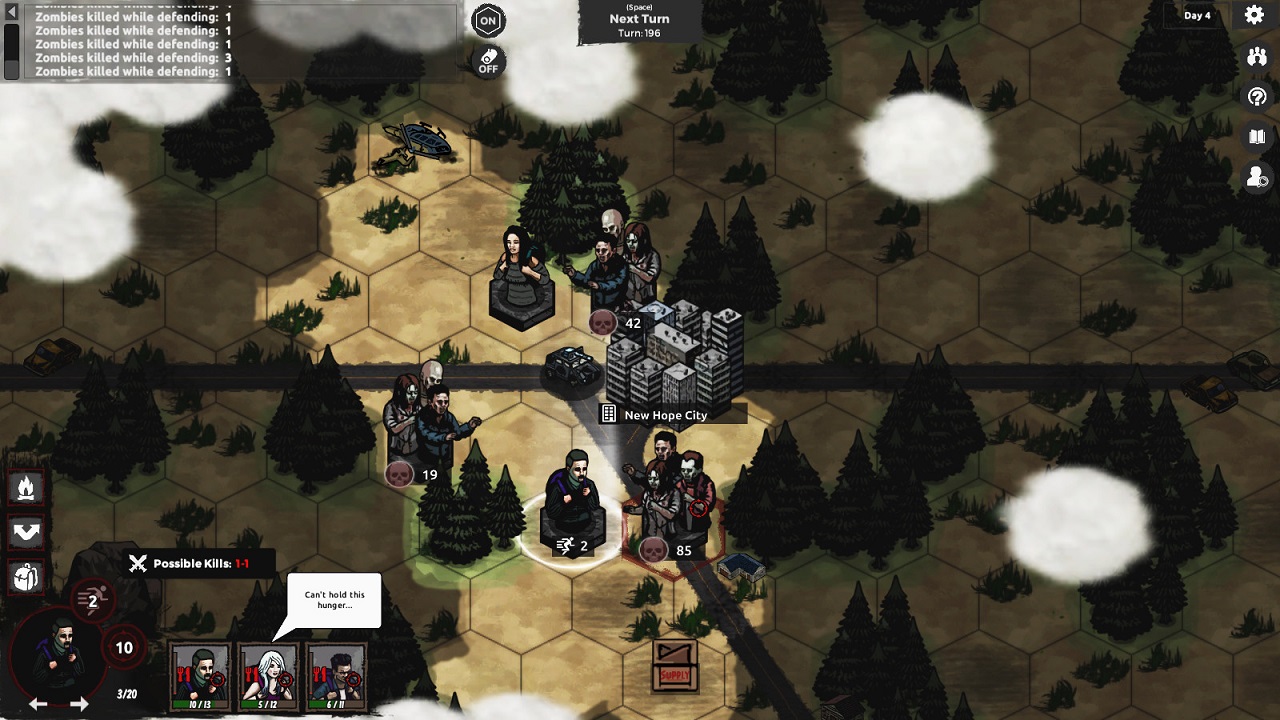Open the survivor group icon
The height and width of the screenshot is (720, 1280).
[1257, 57]
